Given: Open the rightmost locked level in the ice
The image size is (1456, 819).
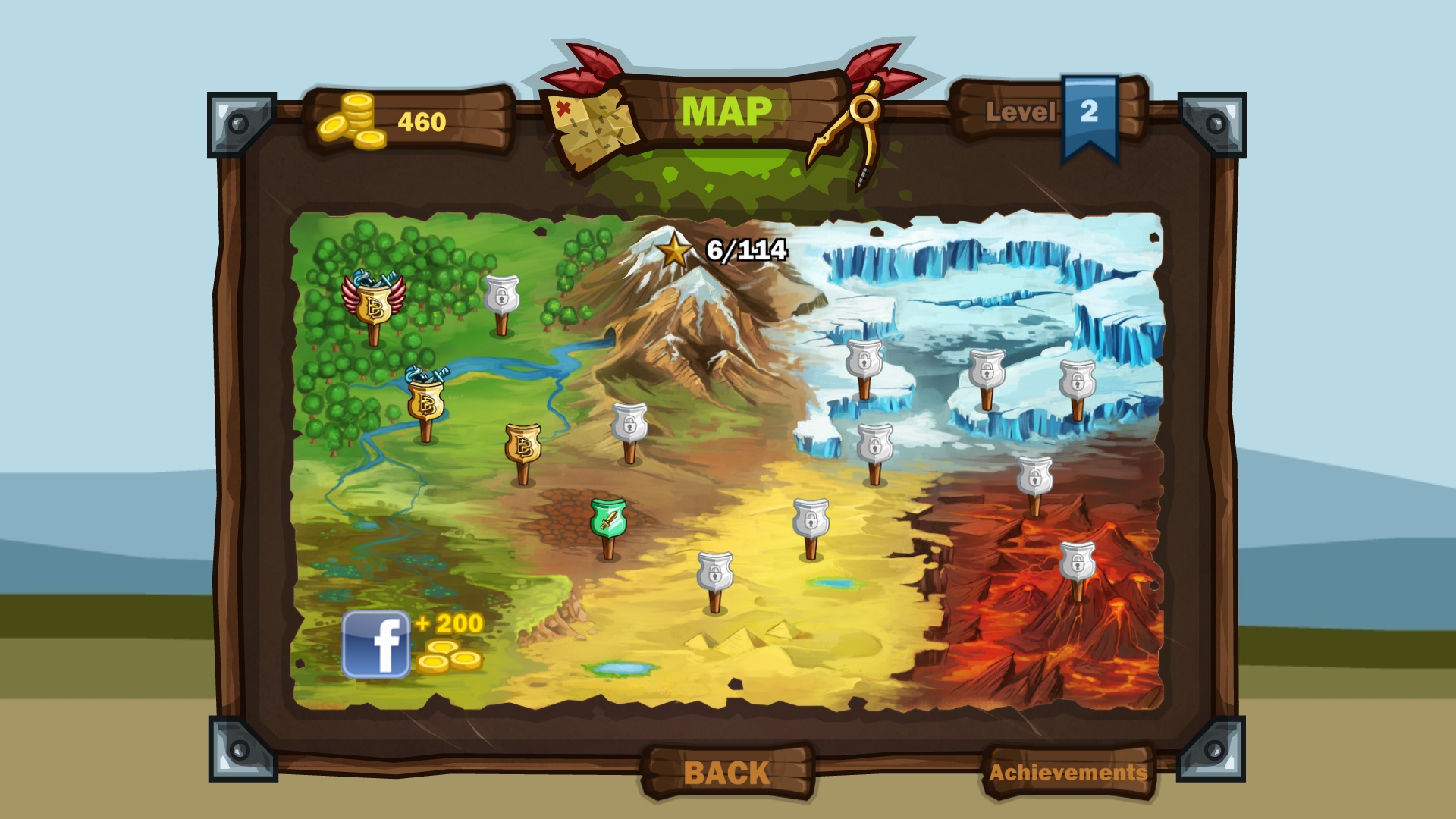Looking at the screenshot, I should pos(1077,379).
